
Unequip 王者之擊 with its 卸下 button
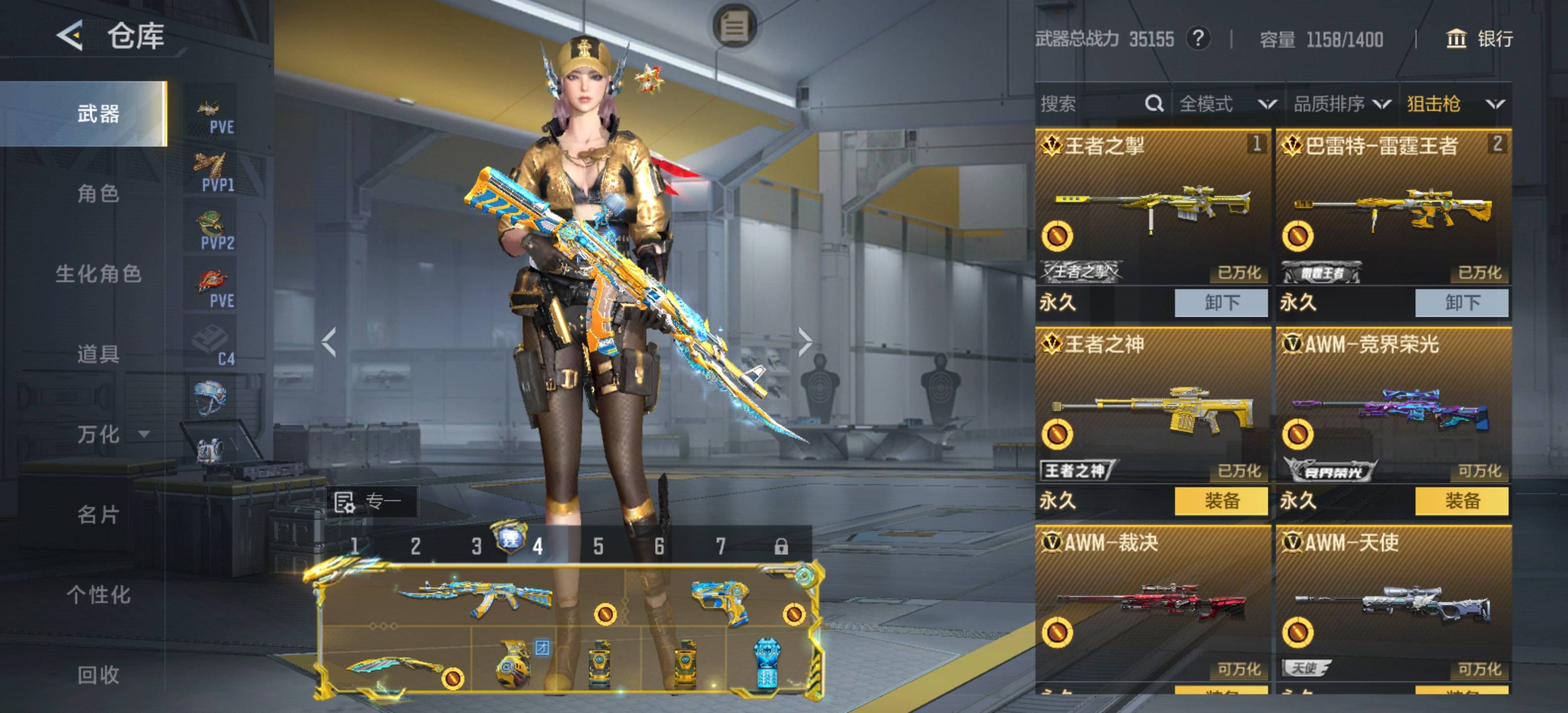[x=1221, y=303]
